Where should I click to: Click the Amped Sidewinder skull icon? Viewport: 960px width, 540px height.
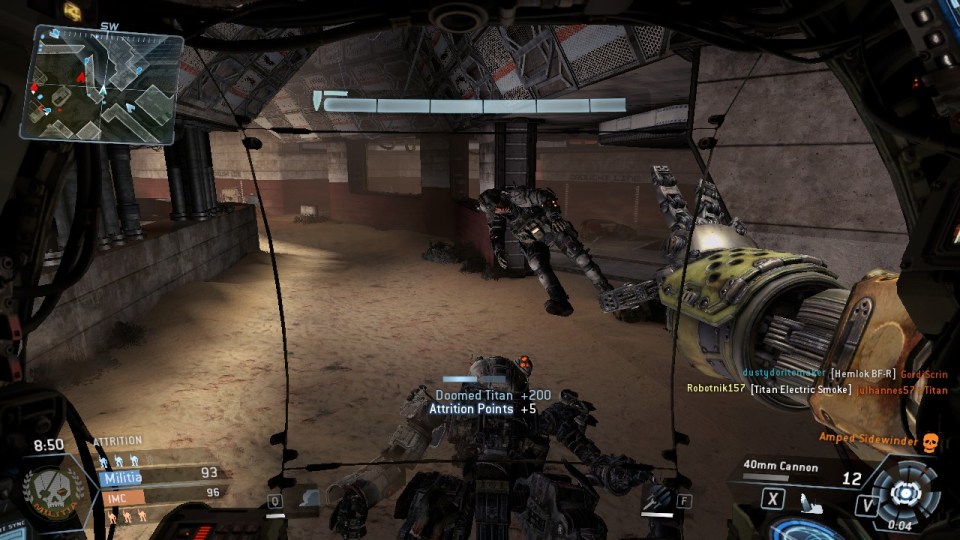[929, 441]
